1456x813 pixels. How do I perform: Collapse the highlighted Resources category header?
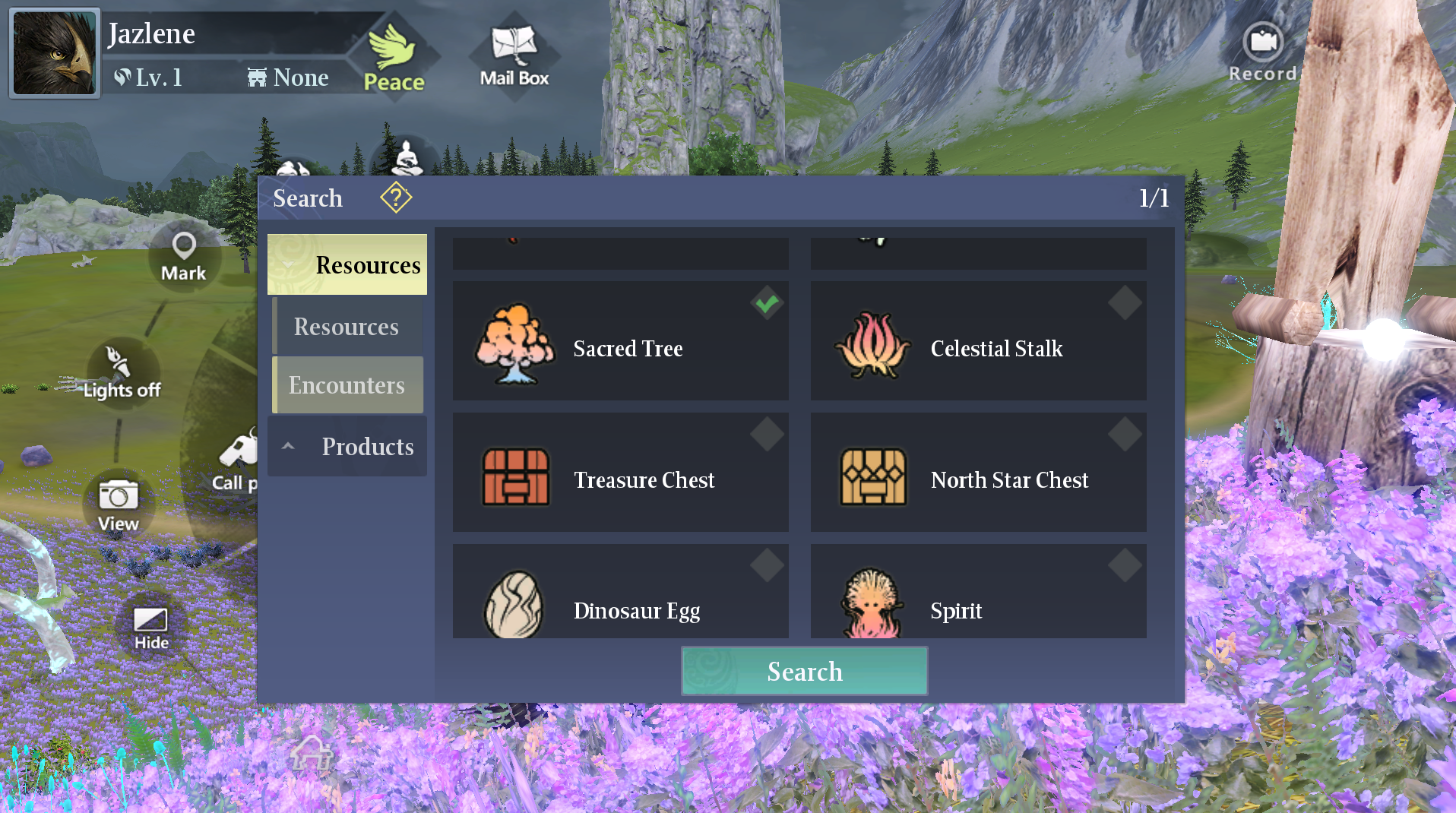347,264
